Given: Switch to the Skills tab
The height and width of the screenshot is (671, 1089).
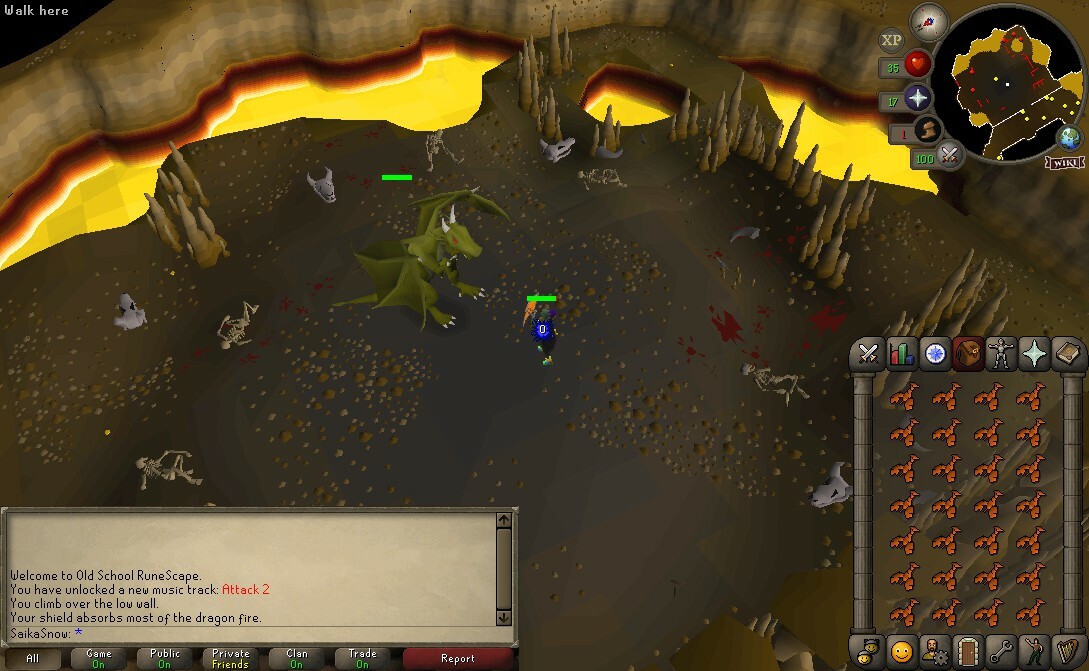Looking at the screenshot, I should [901, 355].
